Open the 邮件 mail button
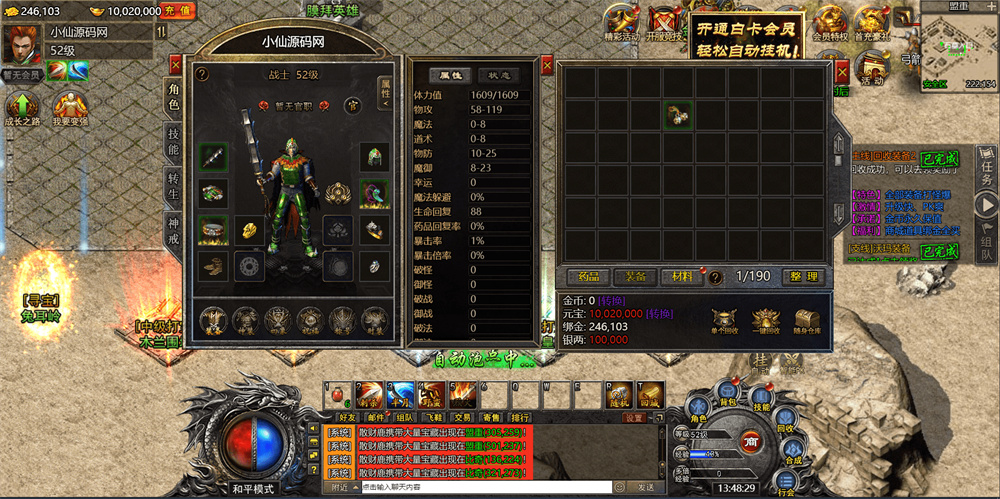This screenshot has height=499, width=1000. (x=376, y=417)
